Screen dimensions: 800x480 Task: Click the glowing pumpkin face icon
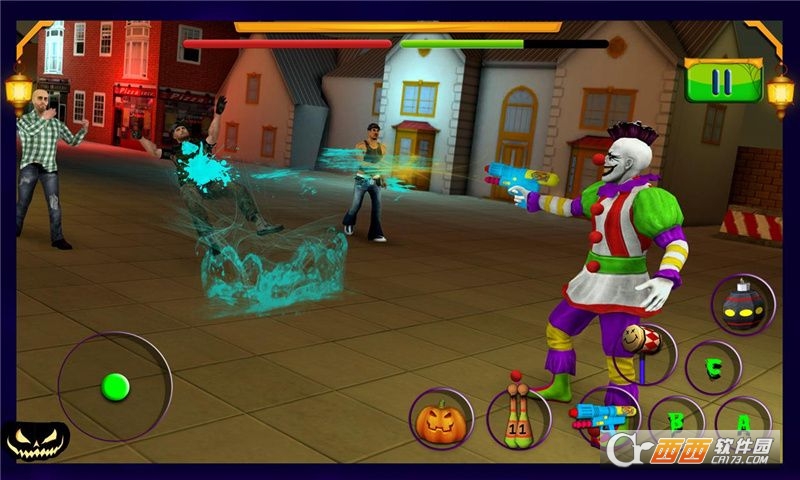[x=36, y=440]
